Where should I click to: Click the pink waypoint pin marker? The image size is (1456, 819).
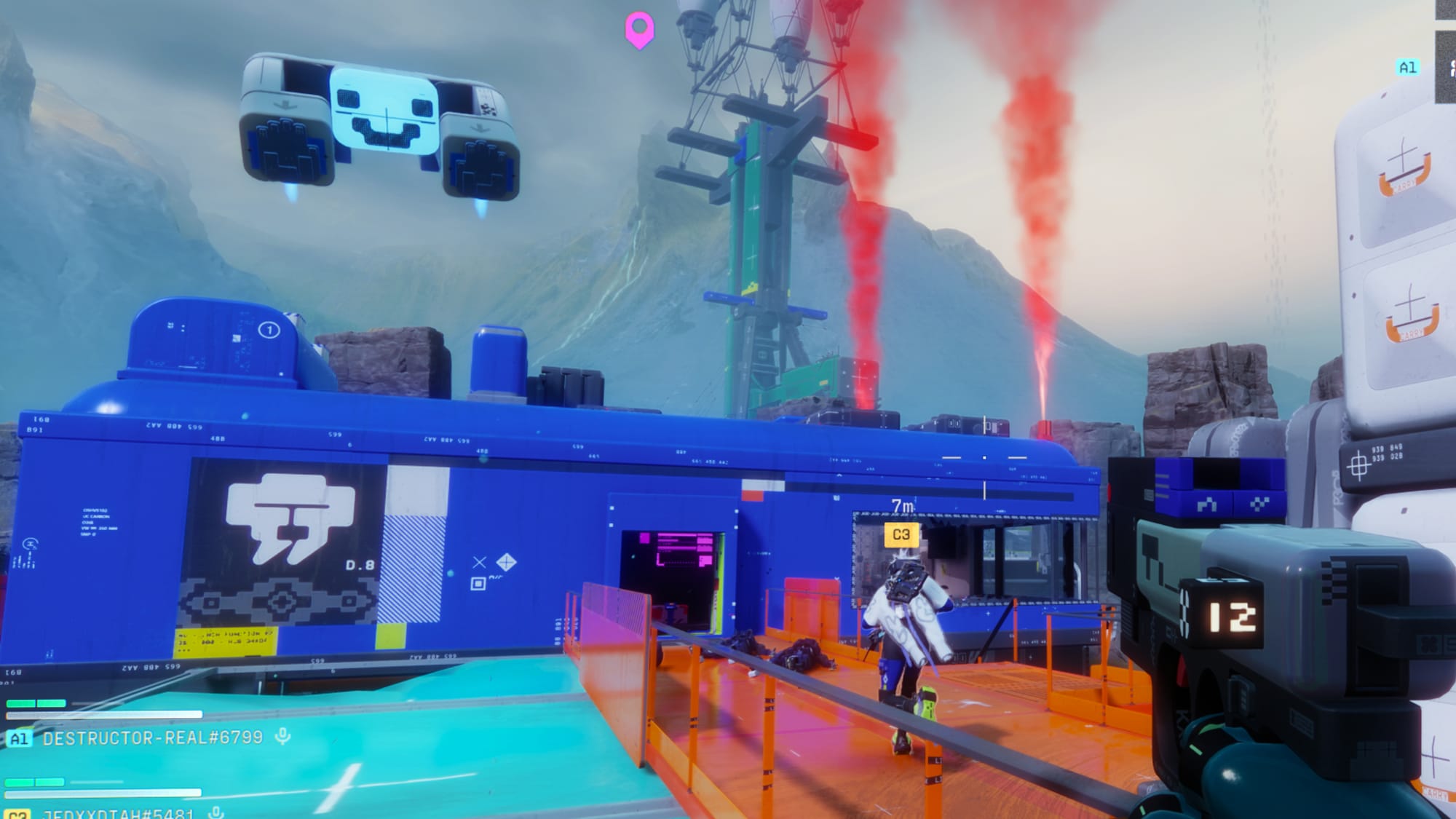[x=639, y=29]
